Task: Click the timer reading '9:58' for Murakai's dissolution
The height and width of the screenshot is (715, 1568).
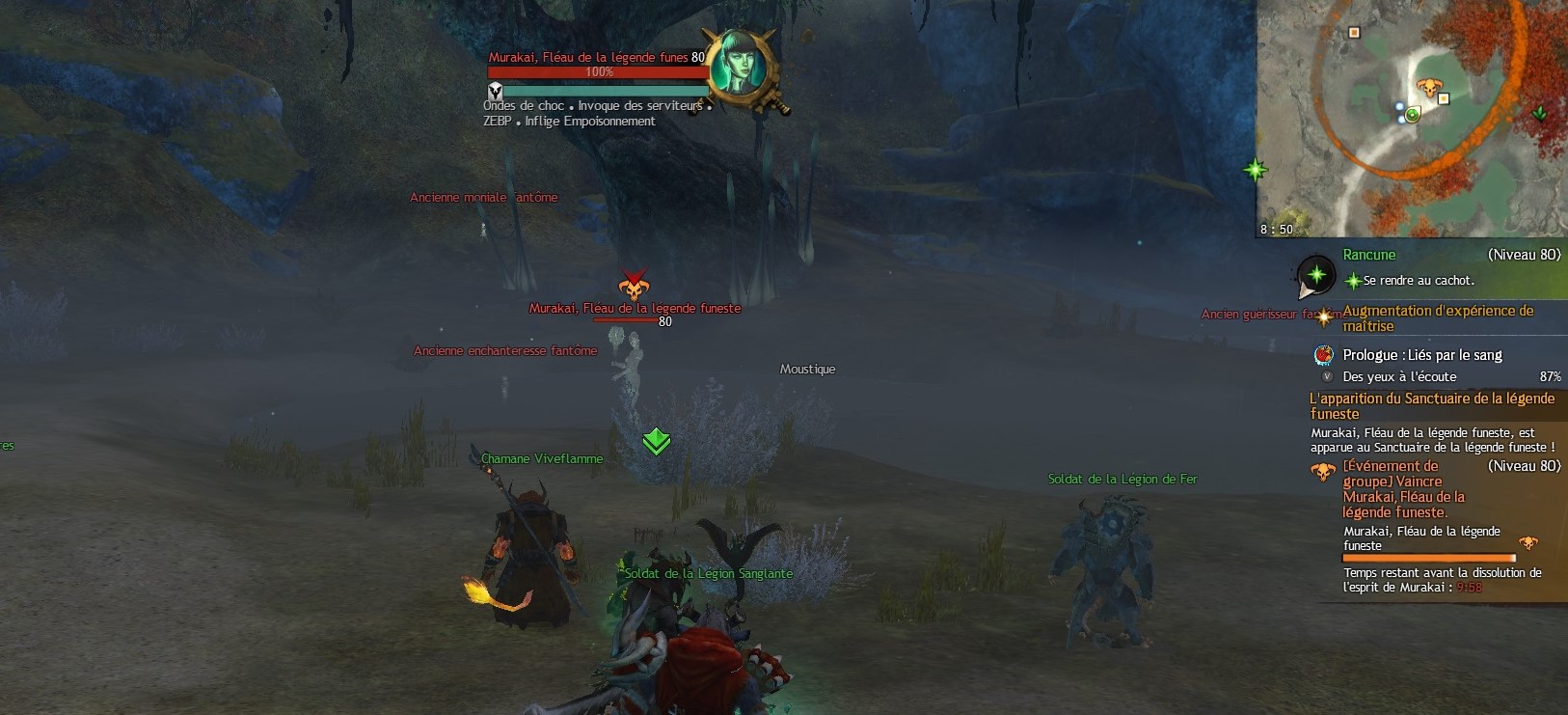Action: 1468,587
